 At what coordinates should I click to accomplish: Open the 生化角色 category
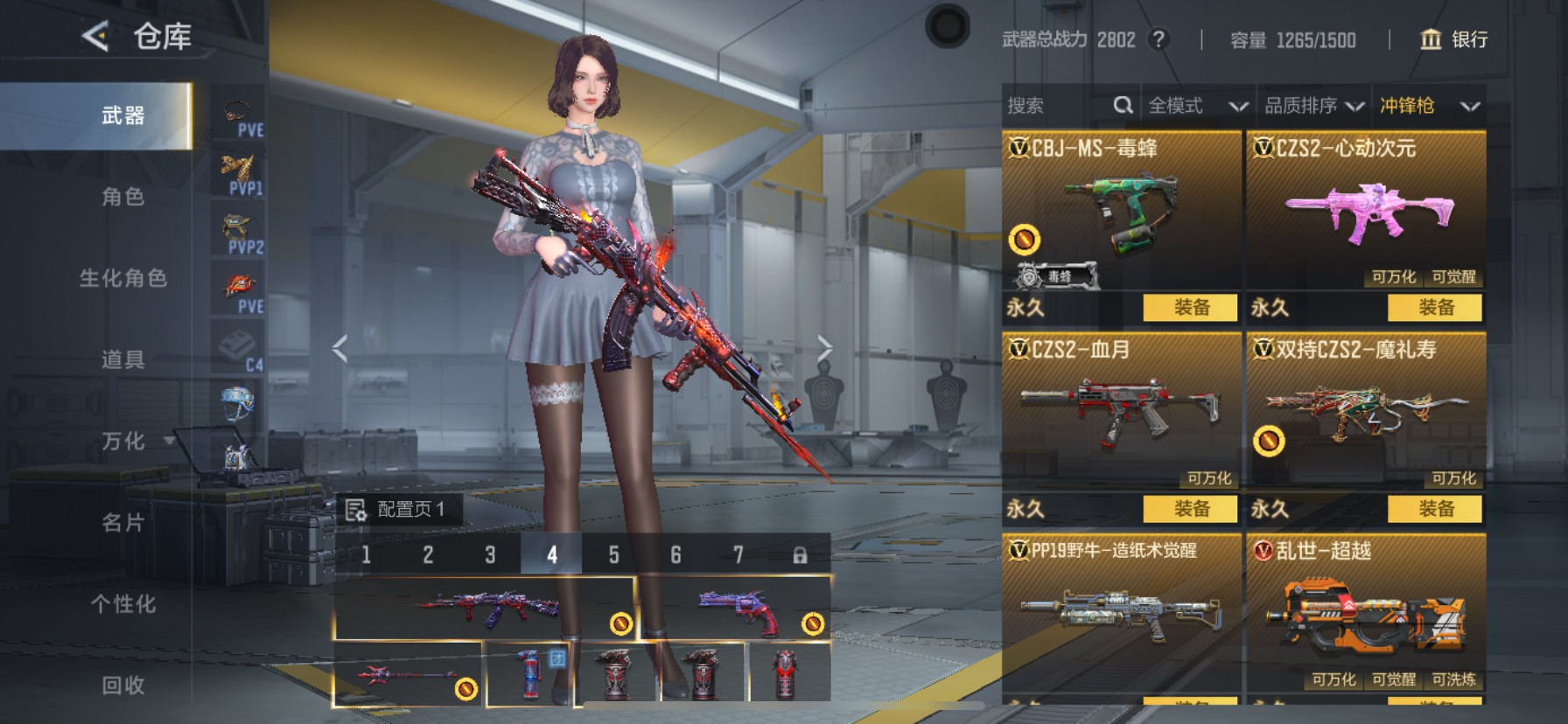[x=122, y=278]
